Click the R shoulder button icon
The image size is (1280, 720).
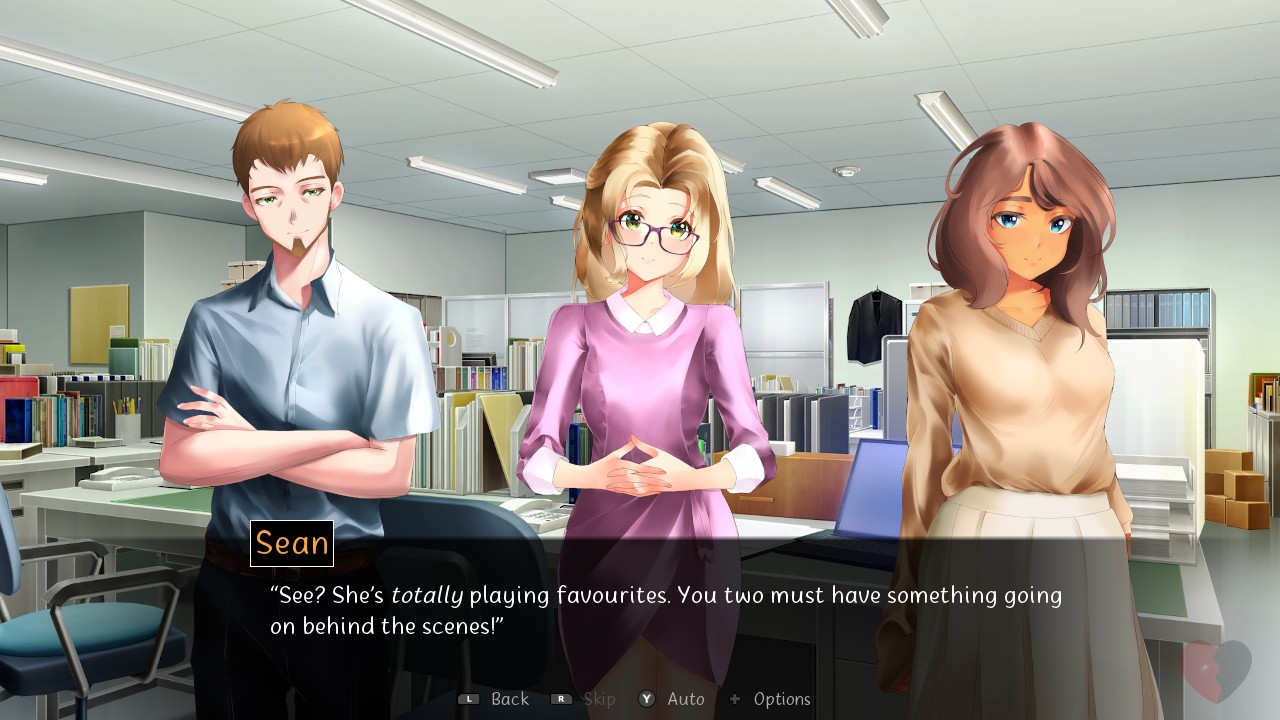tap(563, 699)
